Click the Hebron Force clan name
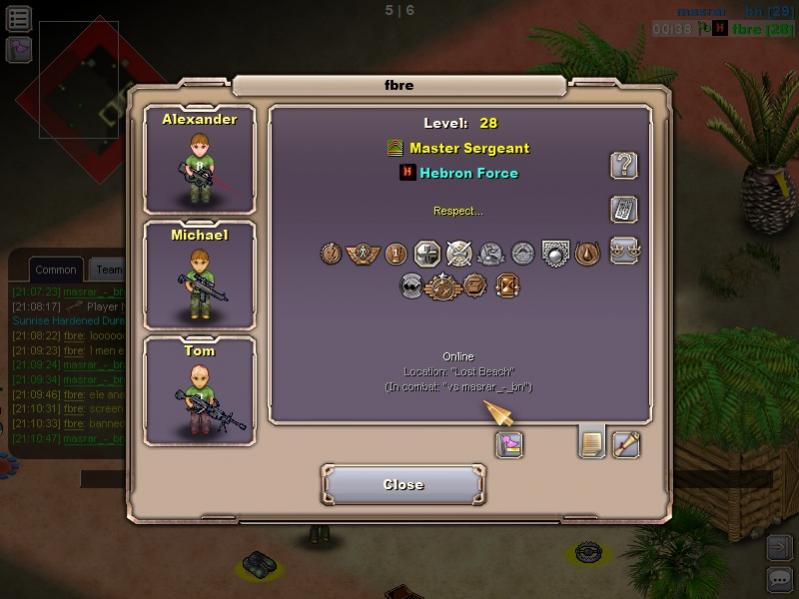Screen dimensions: 799x599 468,173
